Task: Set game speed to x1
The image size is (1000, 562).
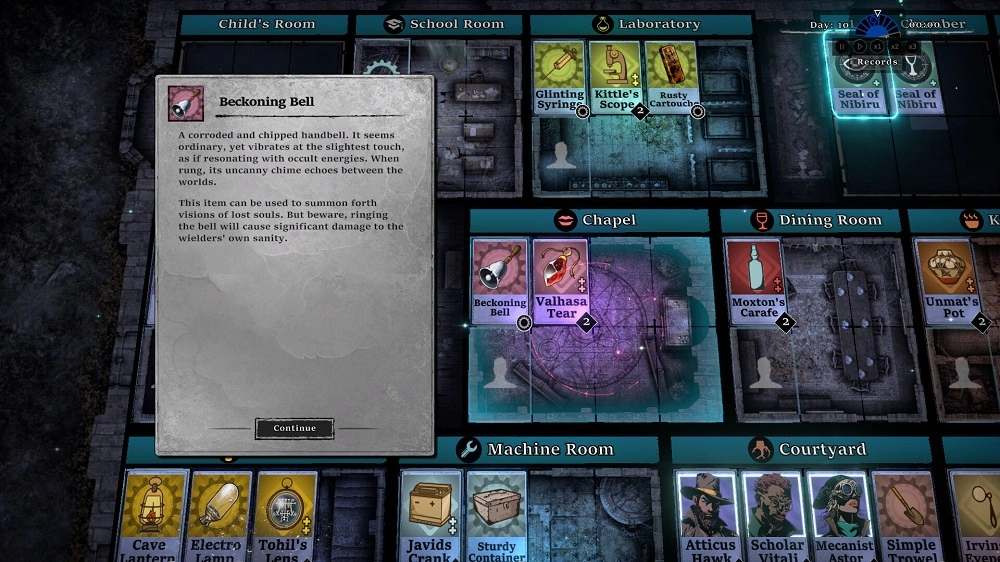Action: point(877,46)
